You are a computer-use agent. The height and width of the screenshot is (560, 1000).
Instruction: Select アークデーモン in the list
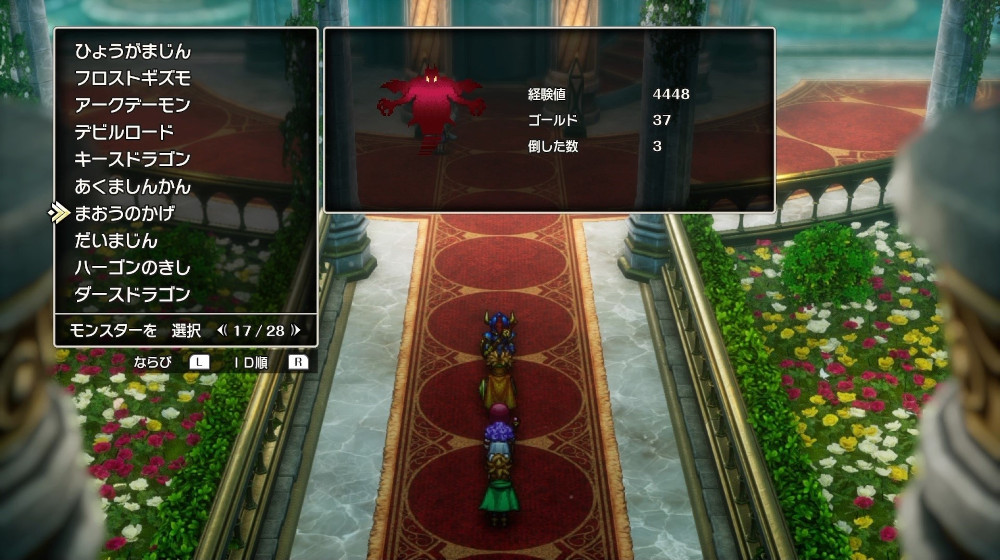click(132, 105)
